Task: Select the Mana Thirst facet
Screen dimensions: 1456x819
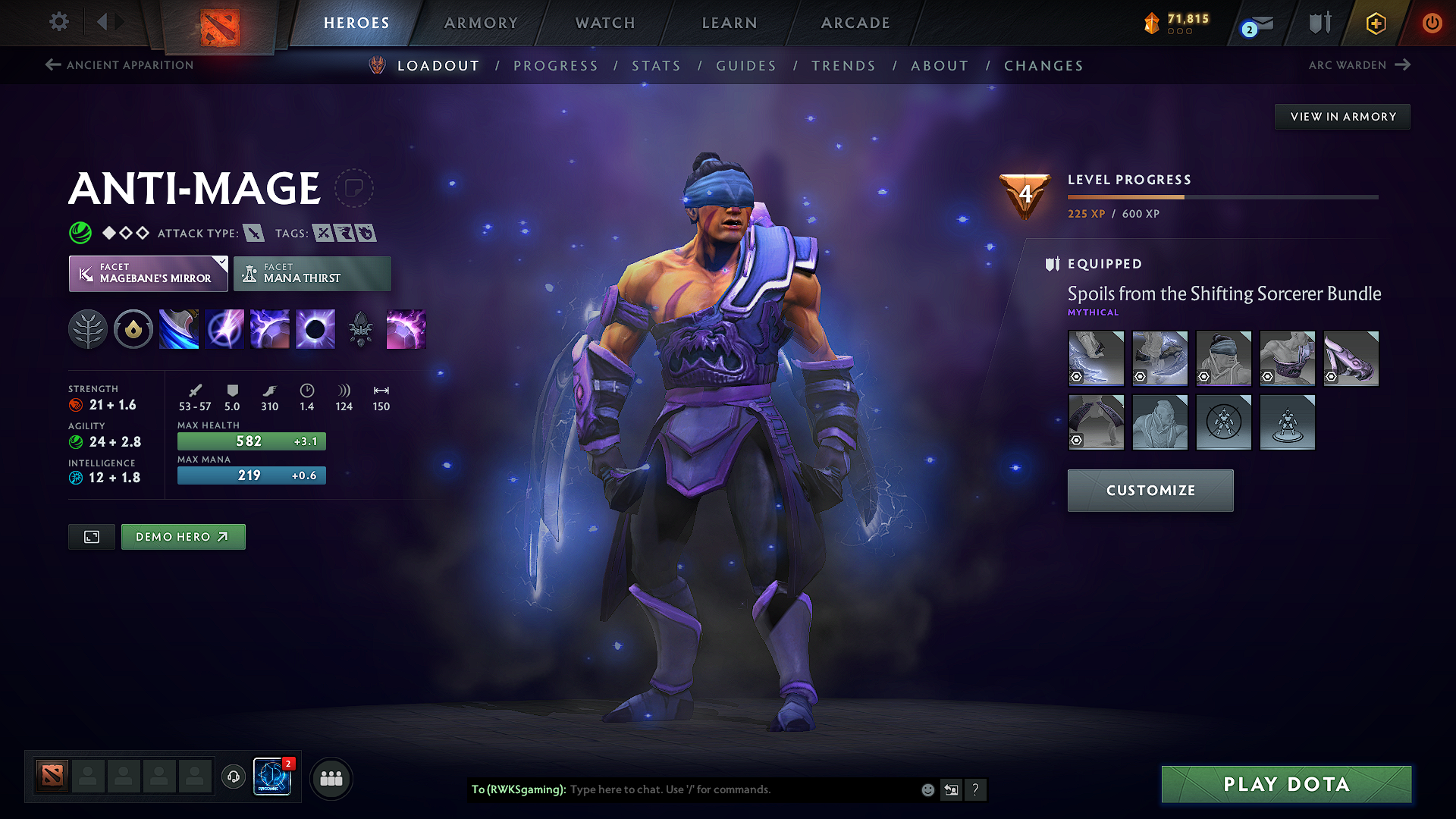Action: (312, 273)
